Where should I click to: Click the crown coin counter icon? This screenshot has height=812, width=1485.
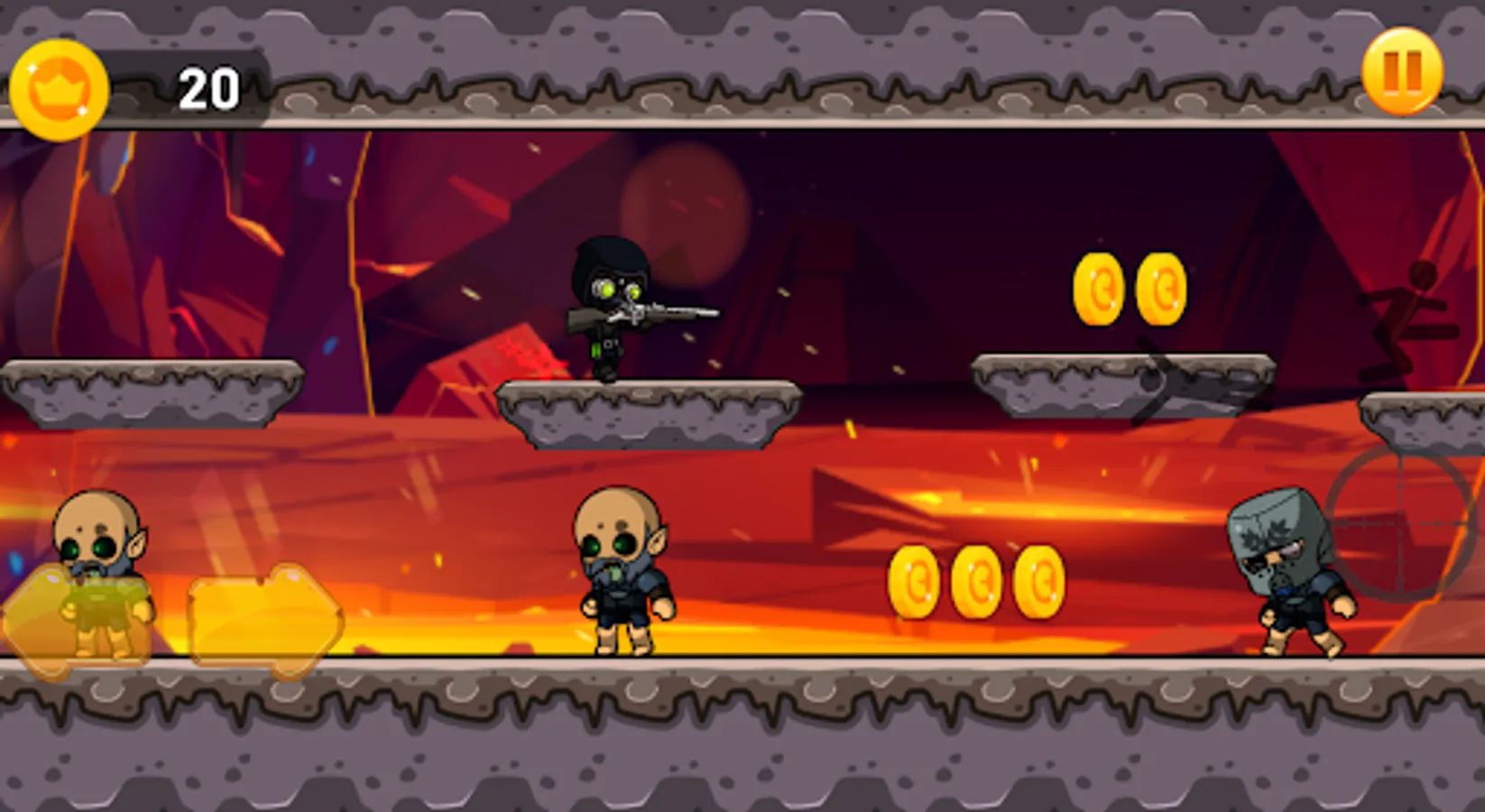pos(60,88)
